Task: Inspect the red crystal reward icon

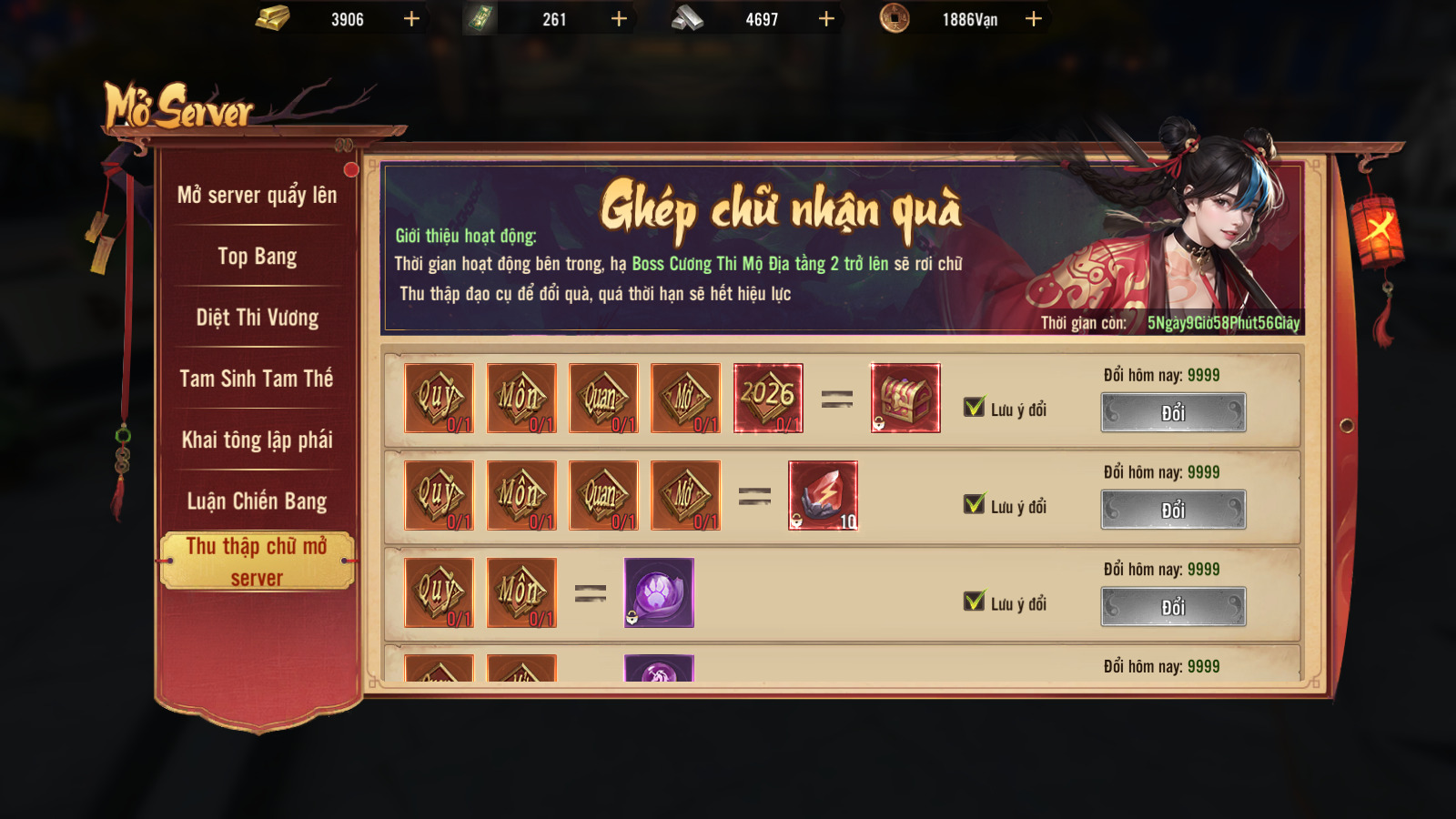Action: point(823,495)
